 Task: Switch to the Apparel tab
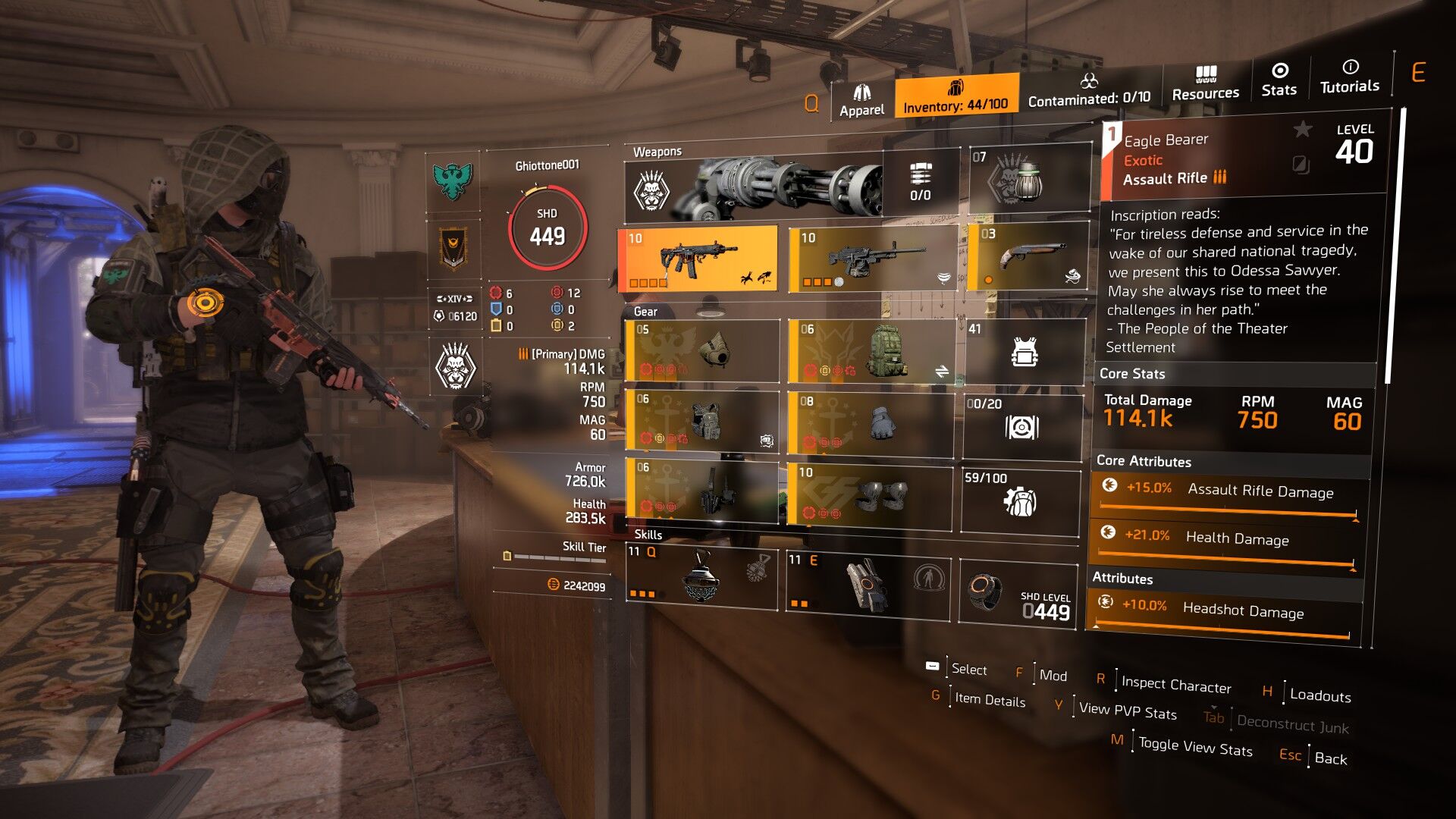(861, 100)
